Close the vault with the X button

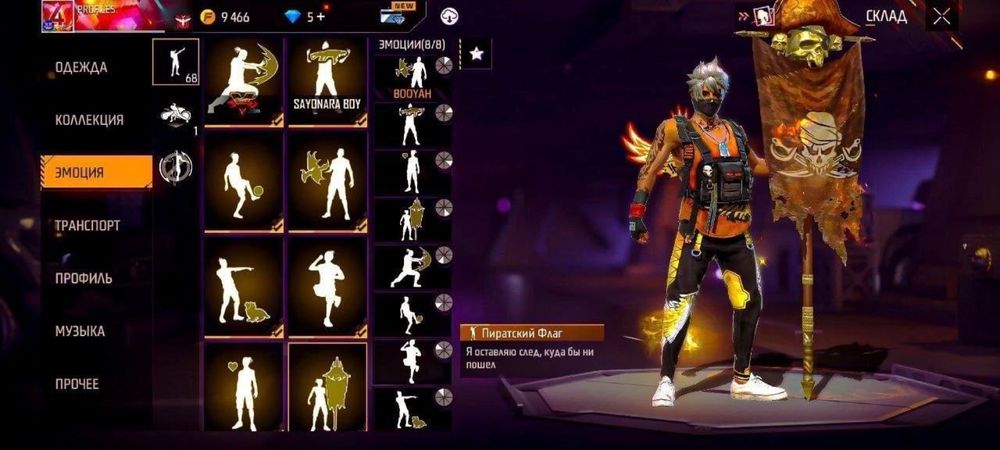click(941, 15)
